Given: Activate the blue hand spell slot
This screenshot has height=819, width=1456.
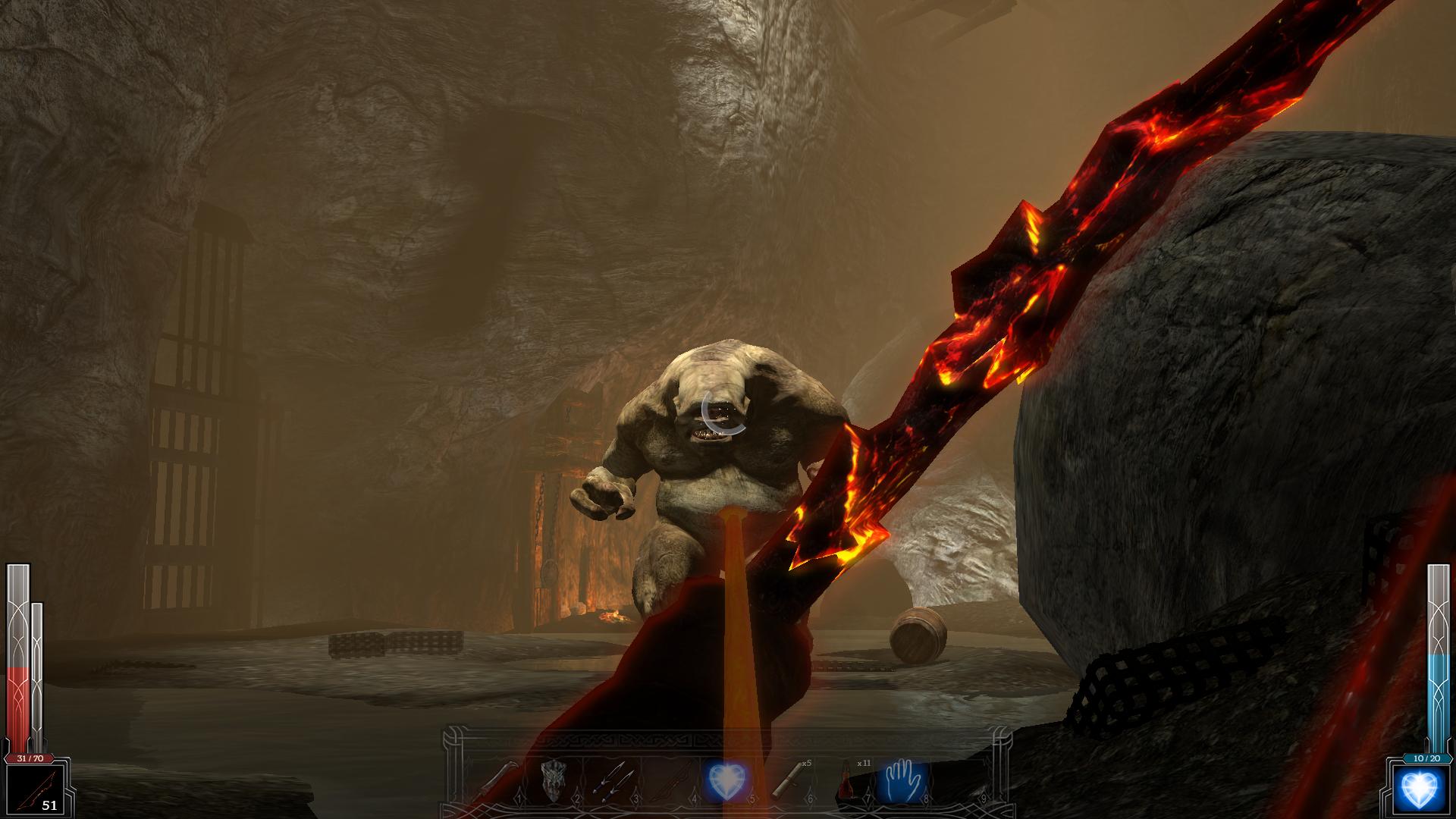Looking at the screenshot, I should click(x=902, y=779).
